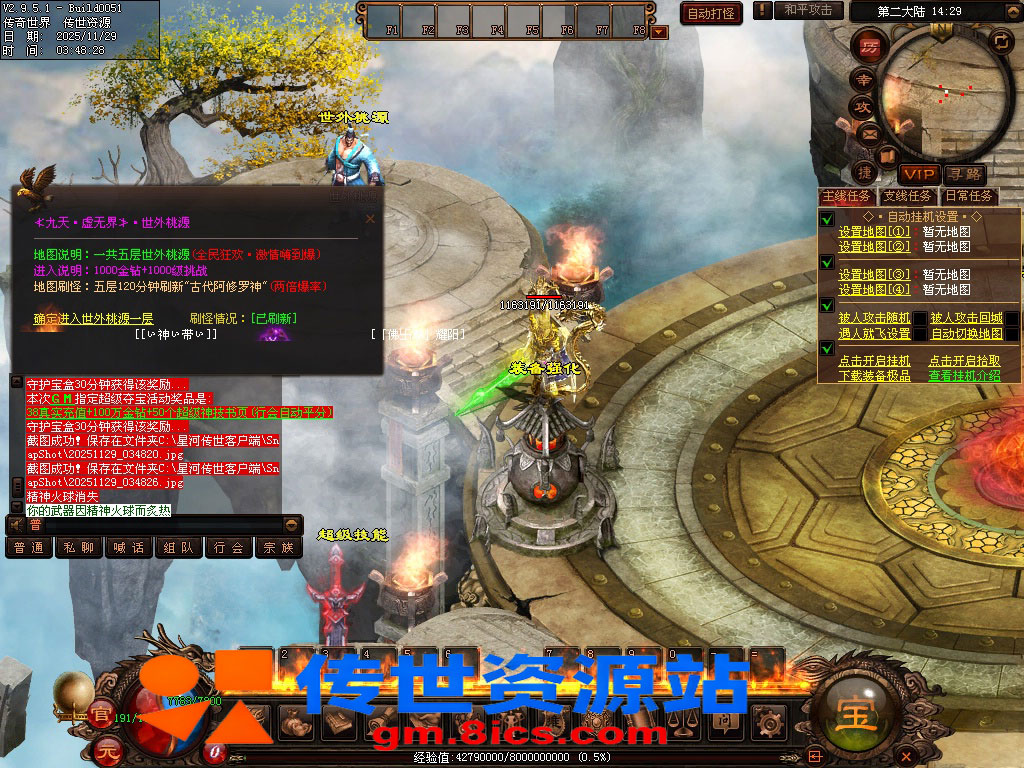This screenshot has width=1024, height=768.
Task: Click the 点击开启挂机 link
Action: pyautogui.click(x=874, y=361)
